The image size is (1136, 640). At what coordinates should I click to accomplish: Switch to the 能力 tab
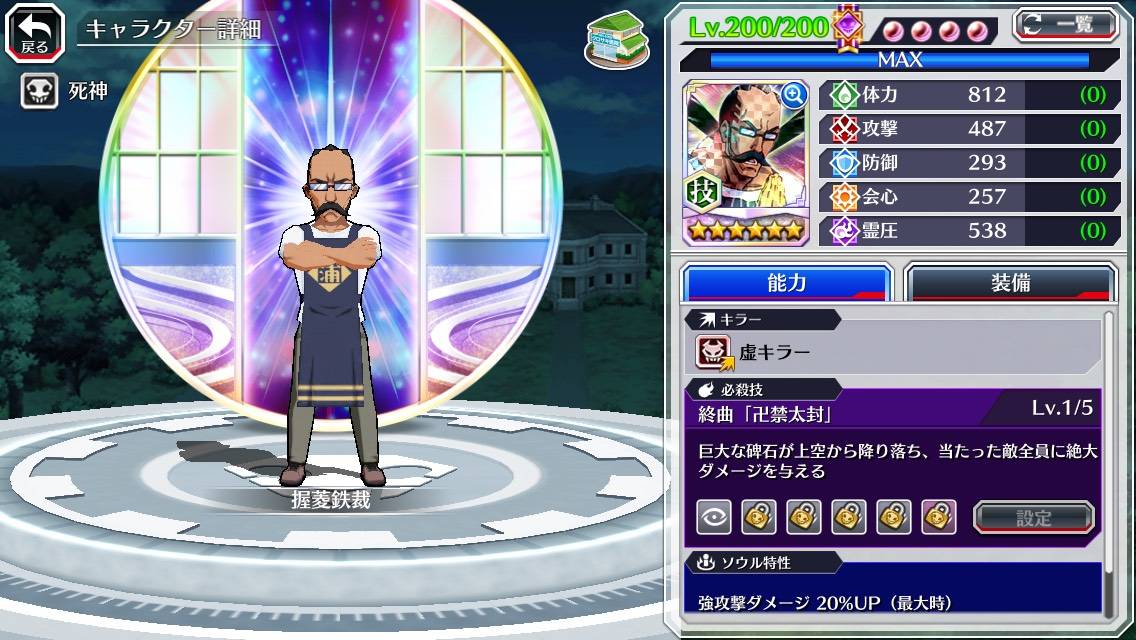tap(786, 283)
